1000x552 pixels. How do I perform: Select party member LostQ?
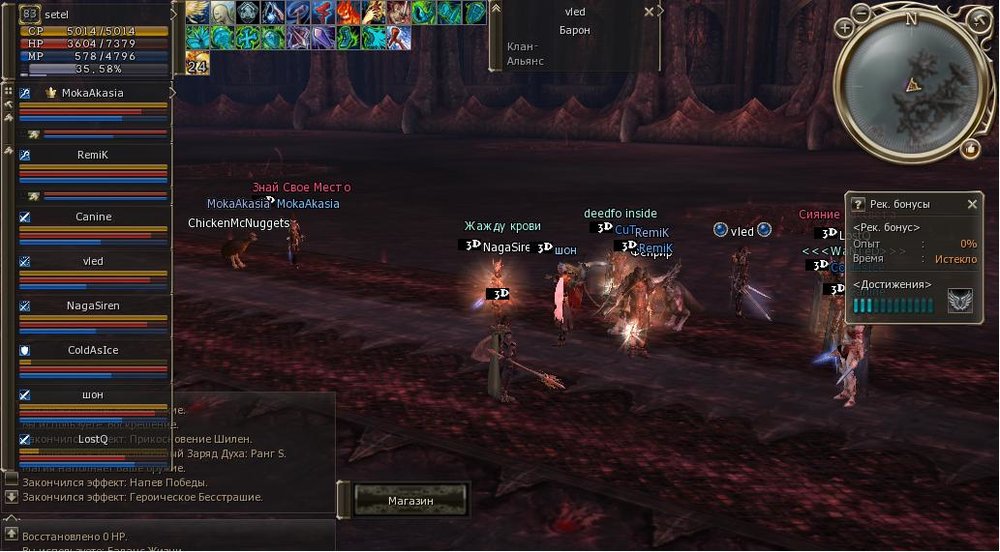click(x=93, y=439)
